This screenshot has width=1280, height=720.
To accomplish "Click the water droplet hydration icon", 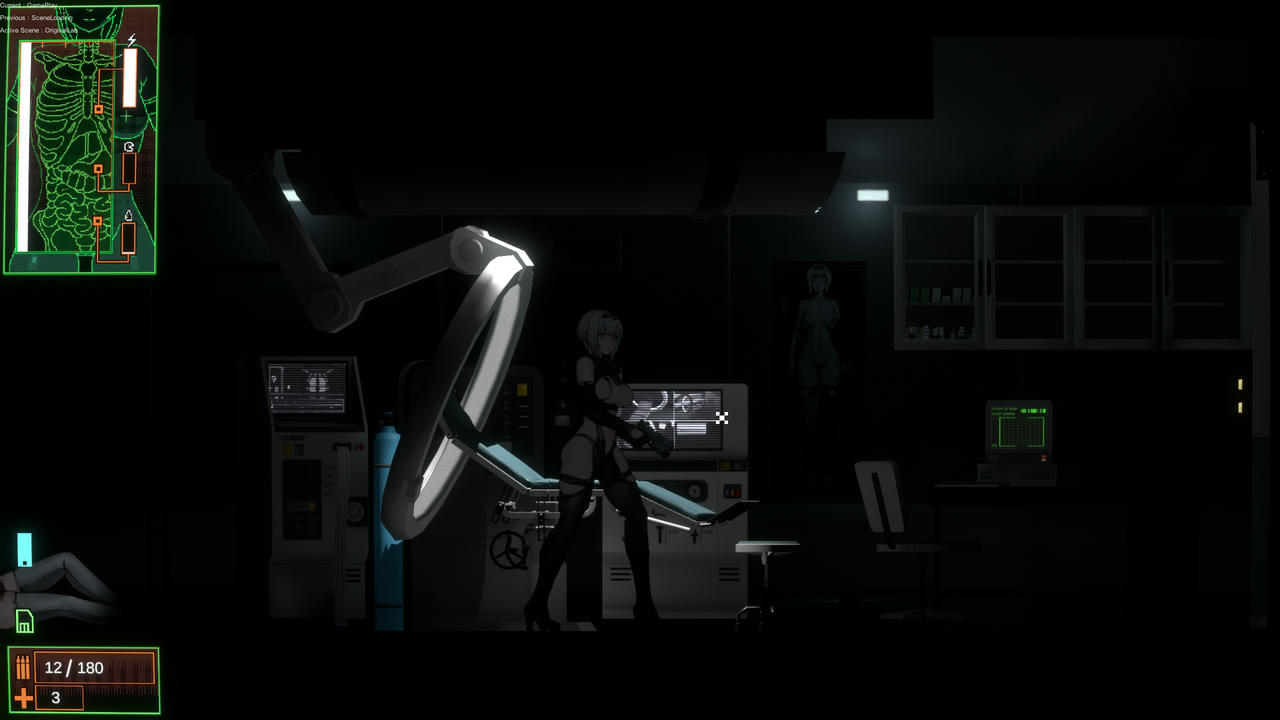I will point(130,216).
